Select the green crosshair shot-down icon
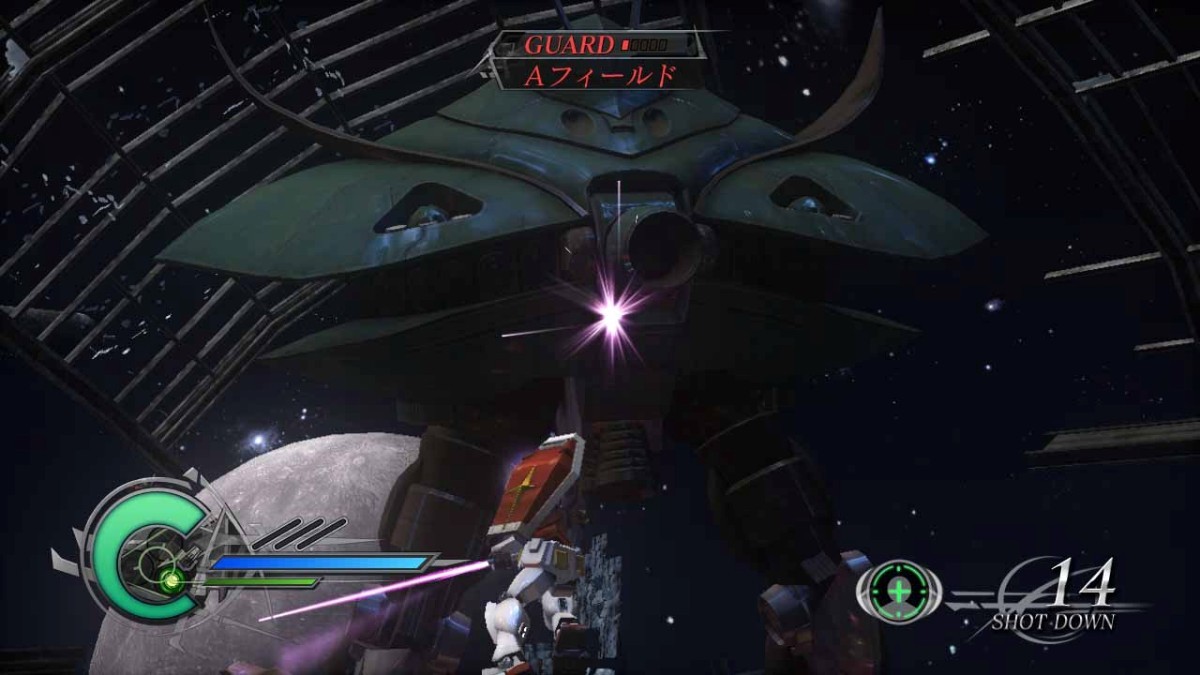 coord(900,590)
